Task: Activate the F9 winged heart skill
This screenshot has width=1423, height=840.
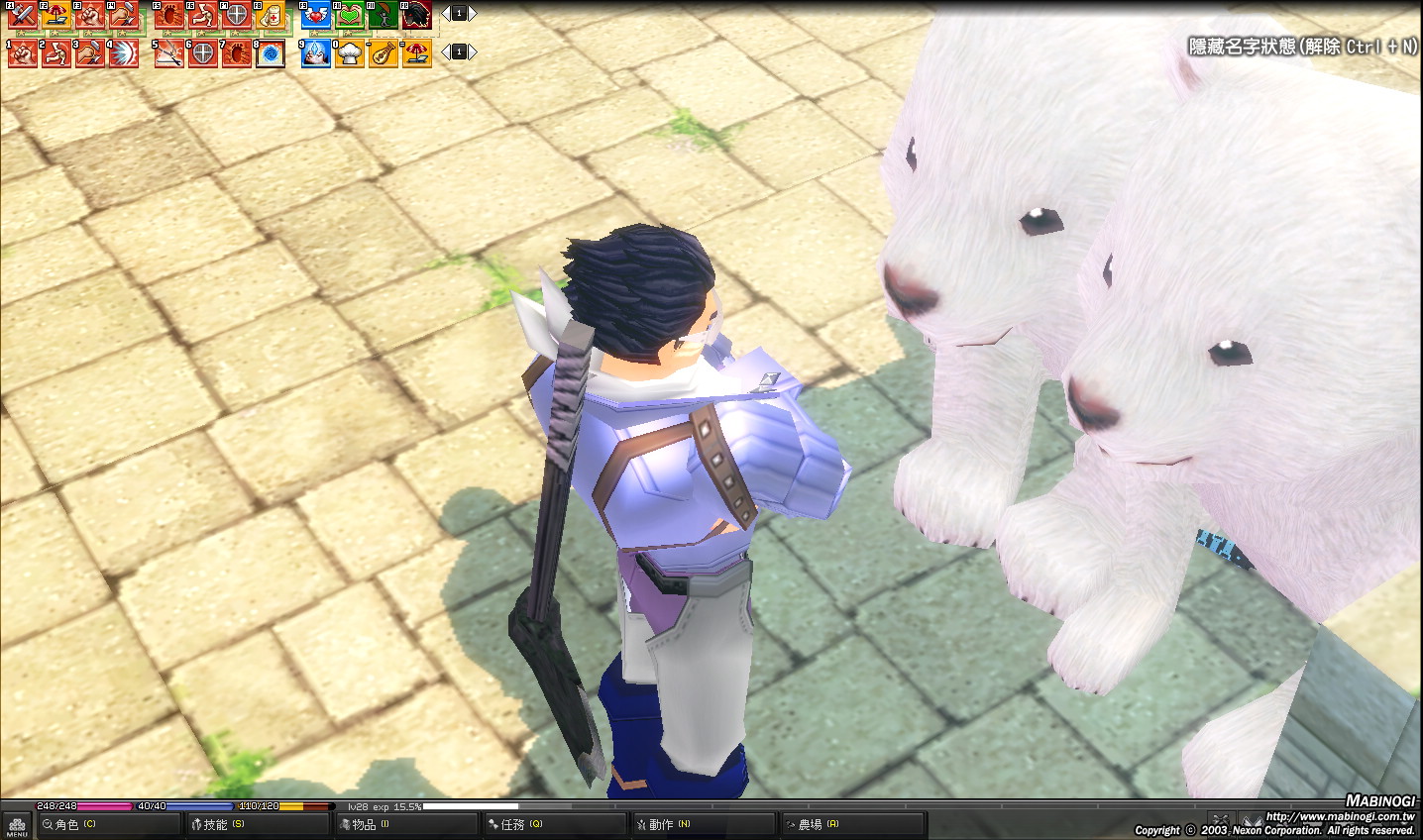Action: click(316, 15)
